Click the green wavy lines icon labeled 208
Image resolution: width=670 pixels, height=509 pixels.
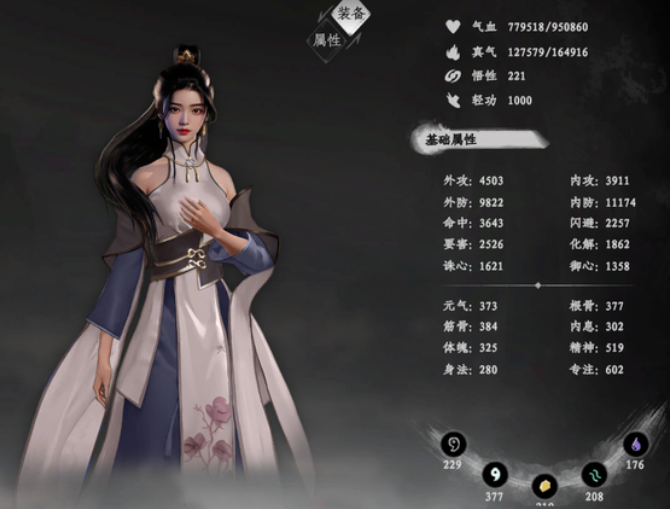coord(594,474)
